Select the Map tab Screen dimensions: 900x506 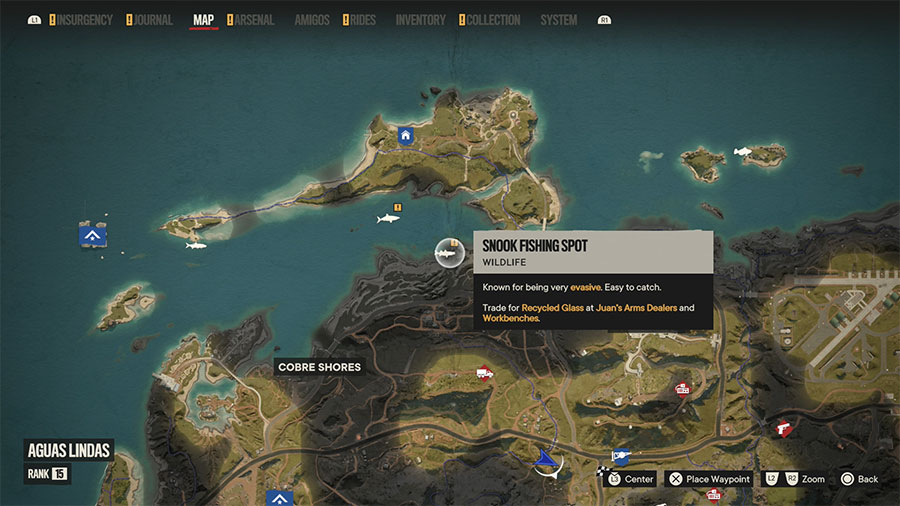pyautogui.click(x=203, y=20)
